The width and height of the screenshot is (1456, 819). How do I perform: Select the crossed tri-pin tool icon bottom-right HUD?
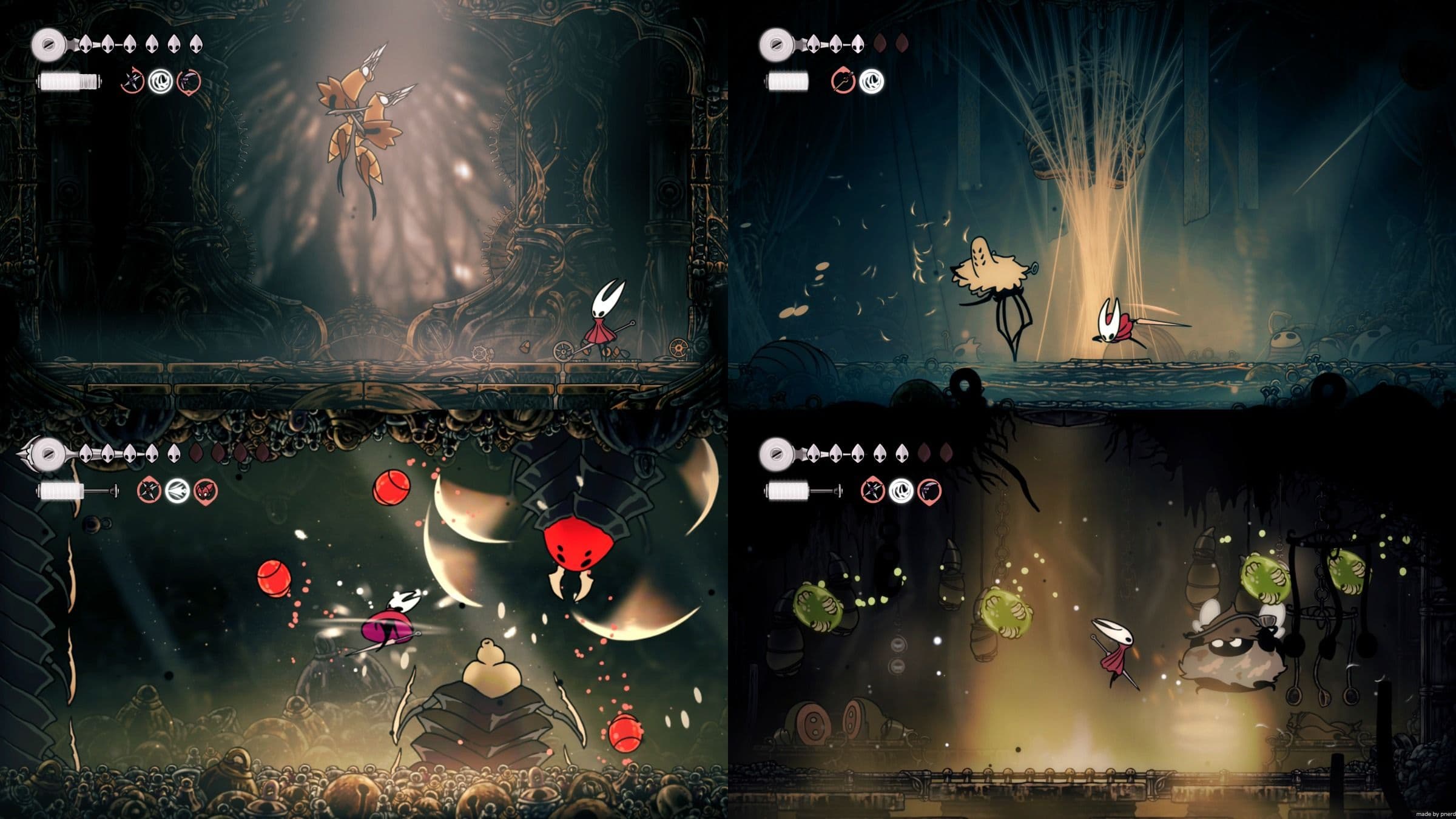(872, 491)
